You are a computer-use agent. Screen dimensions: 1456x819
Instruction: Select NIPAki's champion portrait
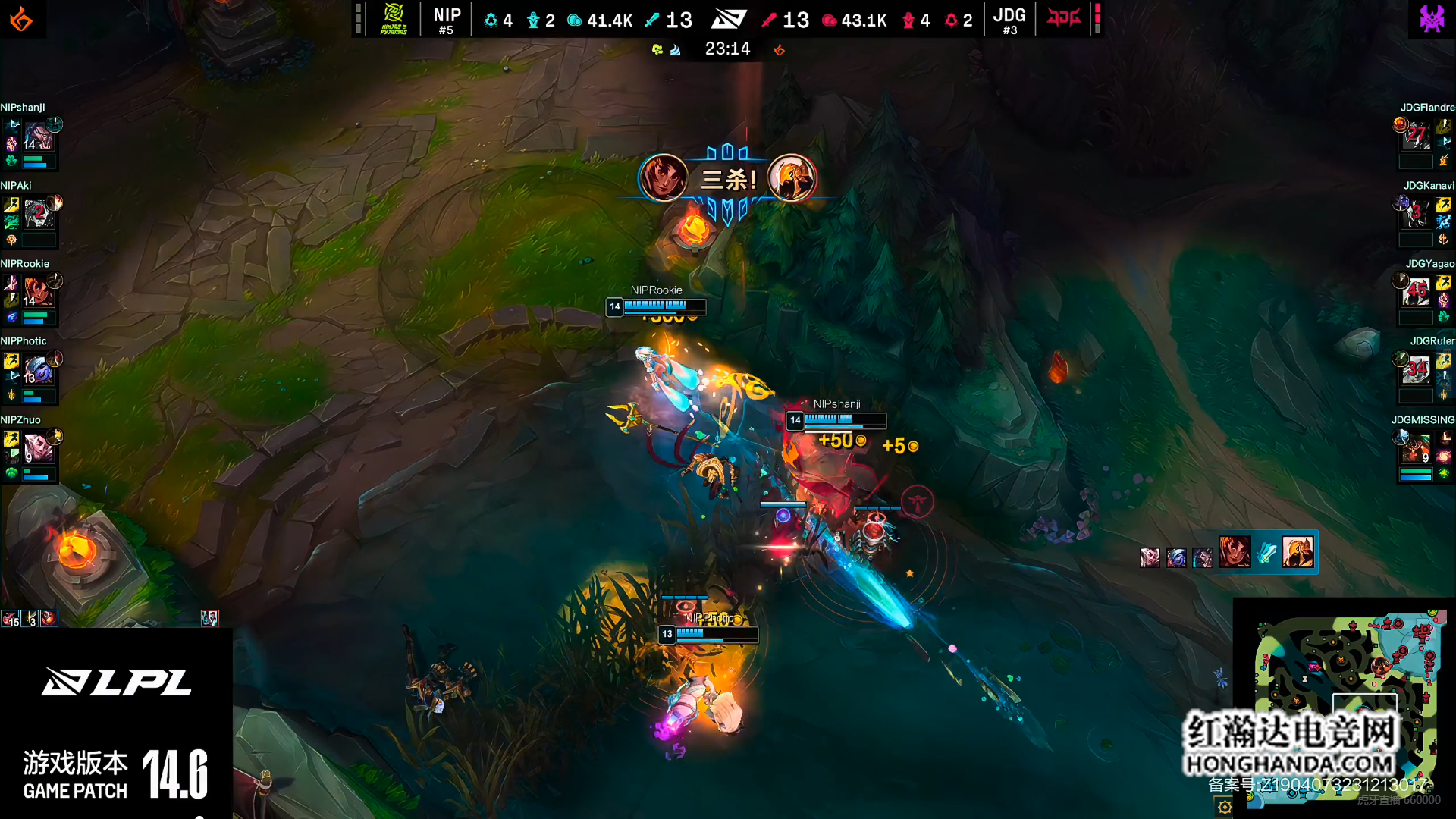38,215
